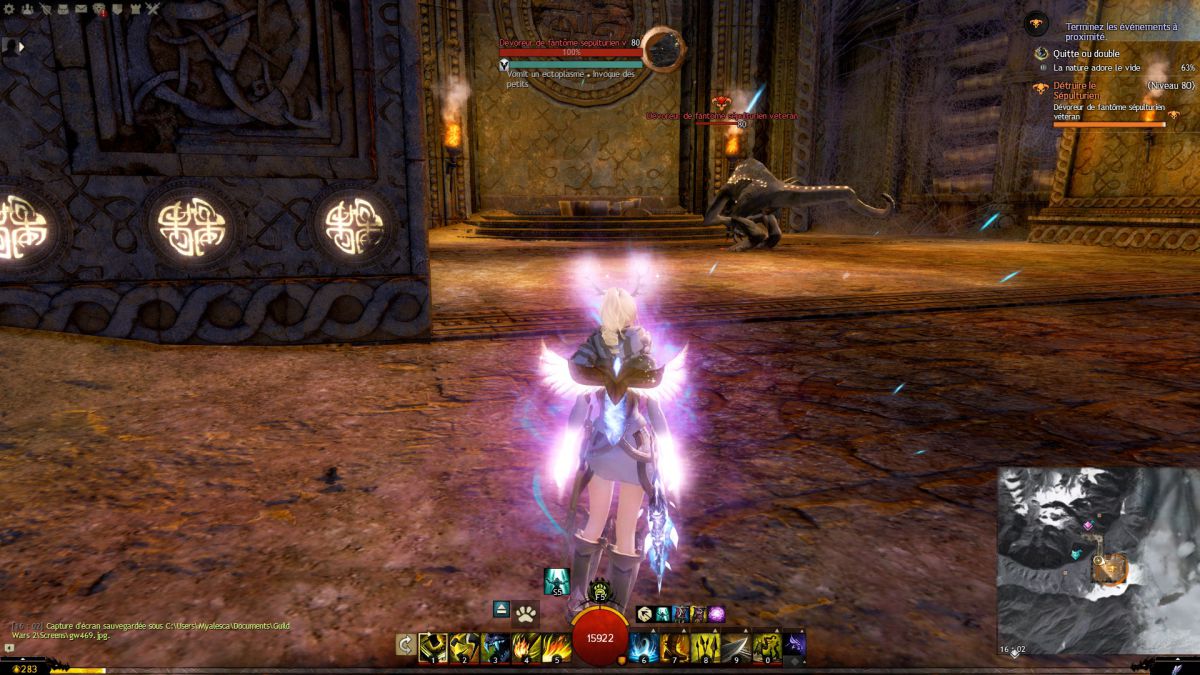Open the PvP crossed swords panel
The width and height of the screenshot is (1200, 675).
[153, 9]
